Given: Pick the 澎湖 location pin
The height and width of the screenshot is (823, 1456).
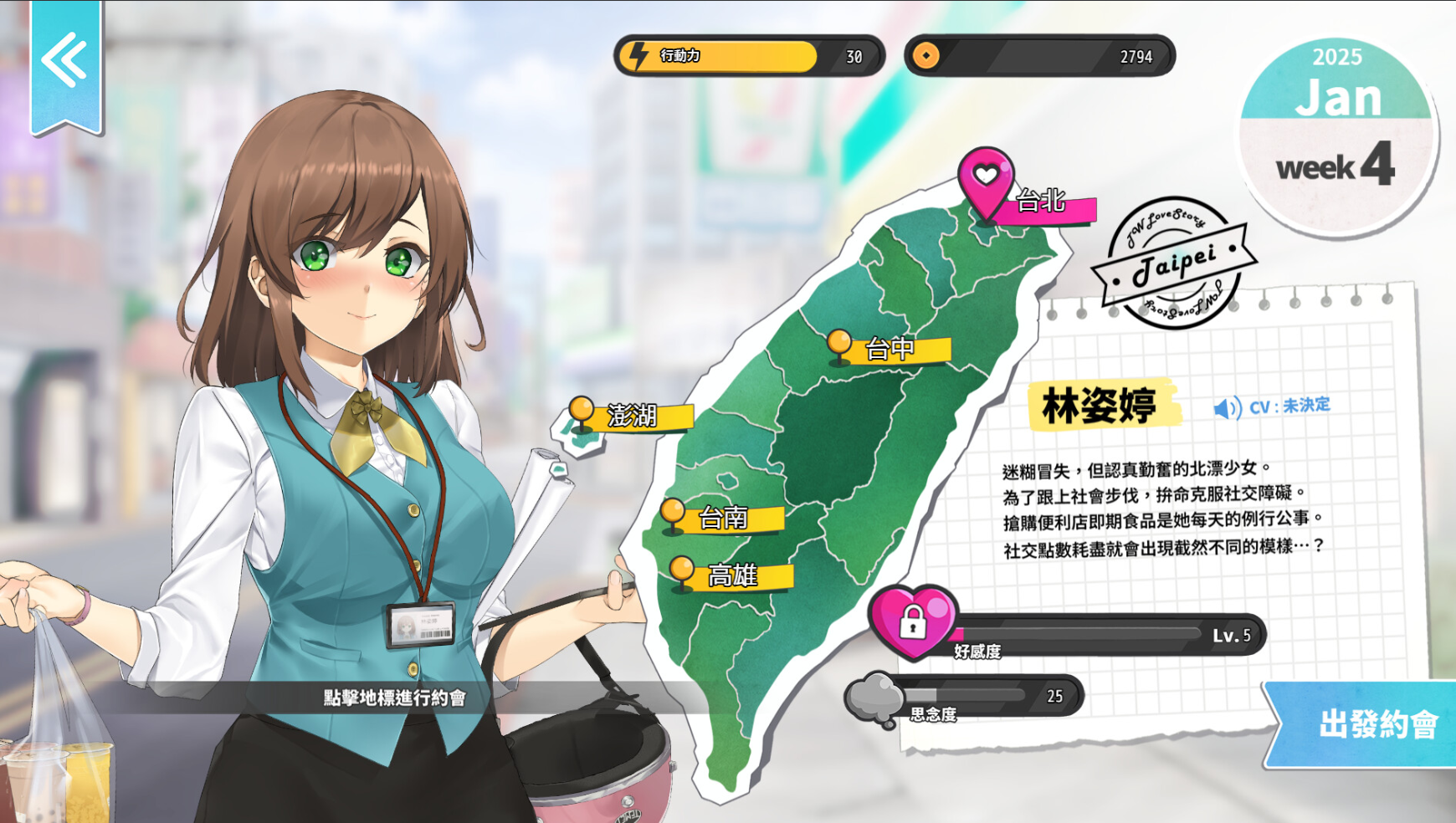Looking at the screenshot, I should coord(582,412).
